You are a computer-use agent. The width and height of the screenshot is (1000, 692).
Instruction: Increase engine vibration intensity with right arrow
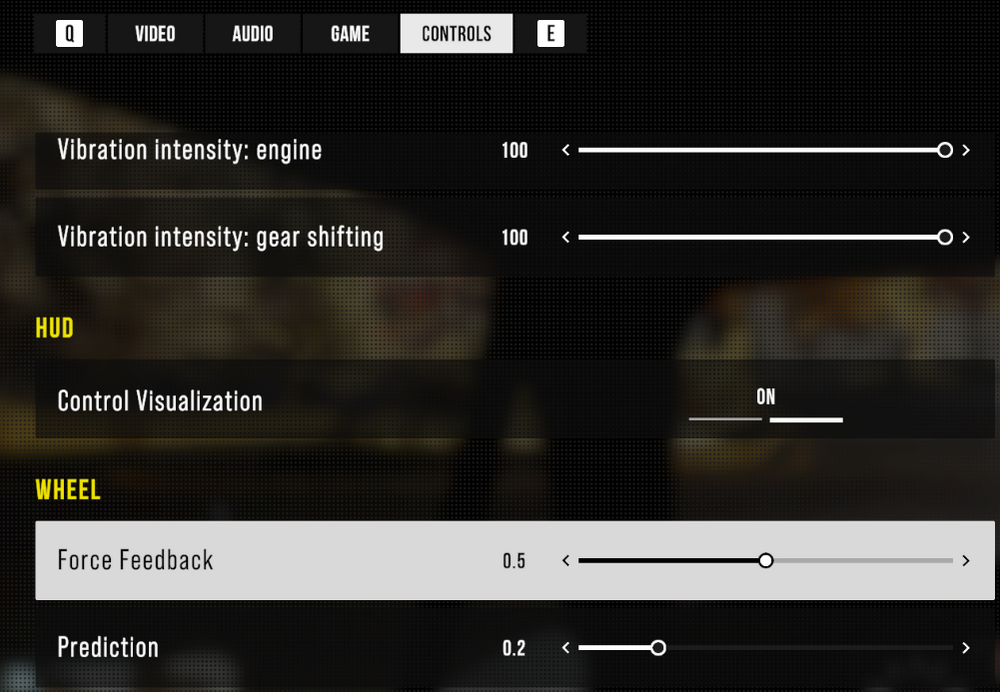966,151
